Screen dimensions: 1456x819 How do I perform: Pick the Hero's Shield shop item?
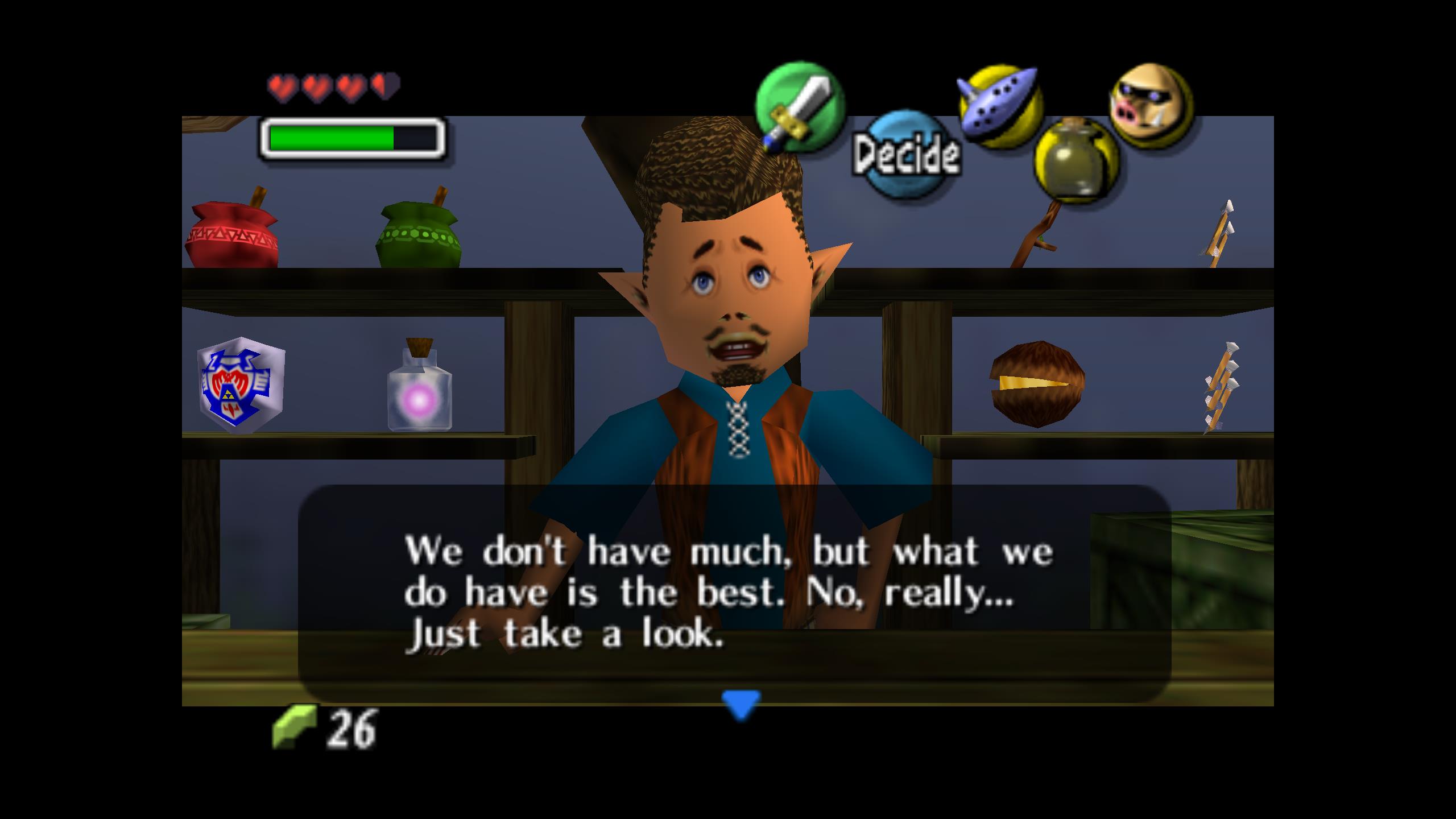tap(241, 384)
